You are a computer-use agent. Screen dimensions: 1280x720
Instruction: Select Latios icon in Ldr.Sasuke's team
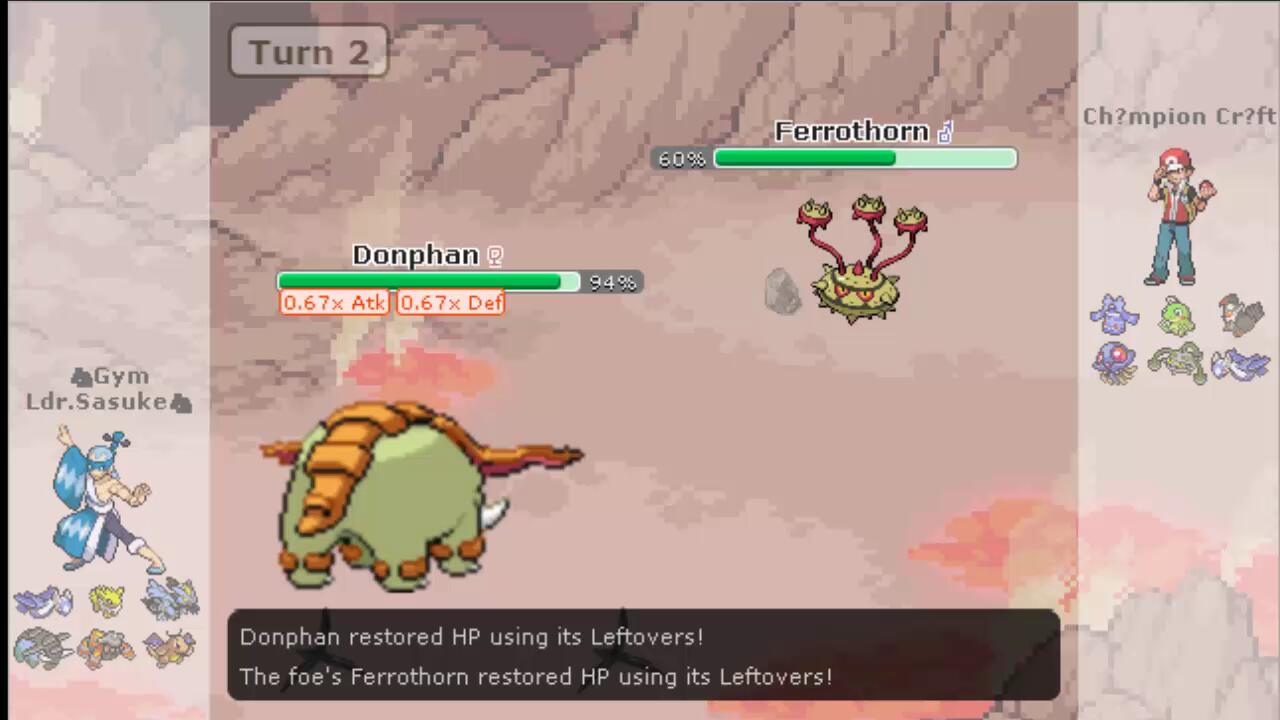(x=43, y=602)
